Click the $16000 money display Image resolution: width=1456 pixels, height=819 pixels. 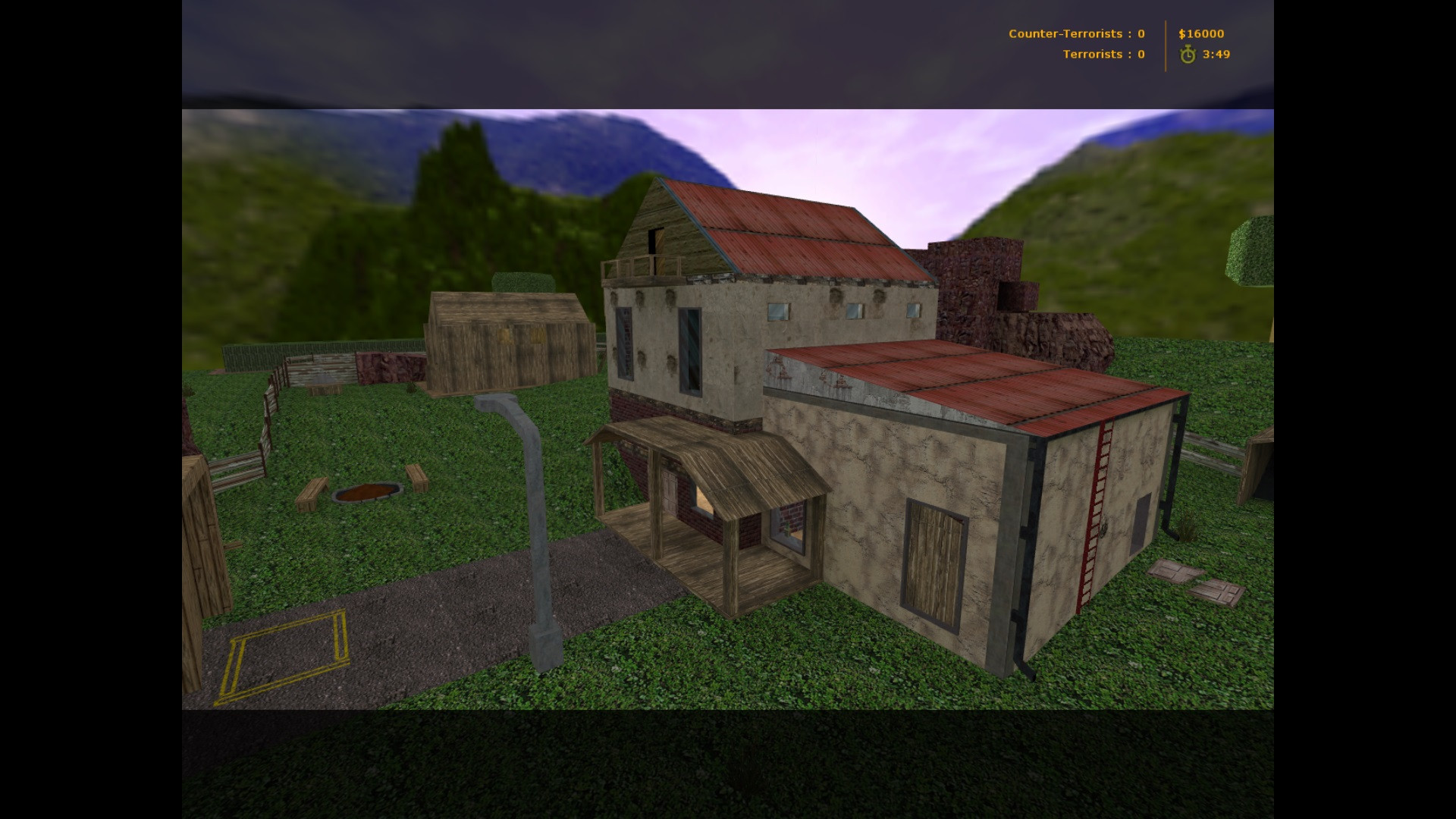coord(1202,33)
